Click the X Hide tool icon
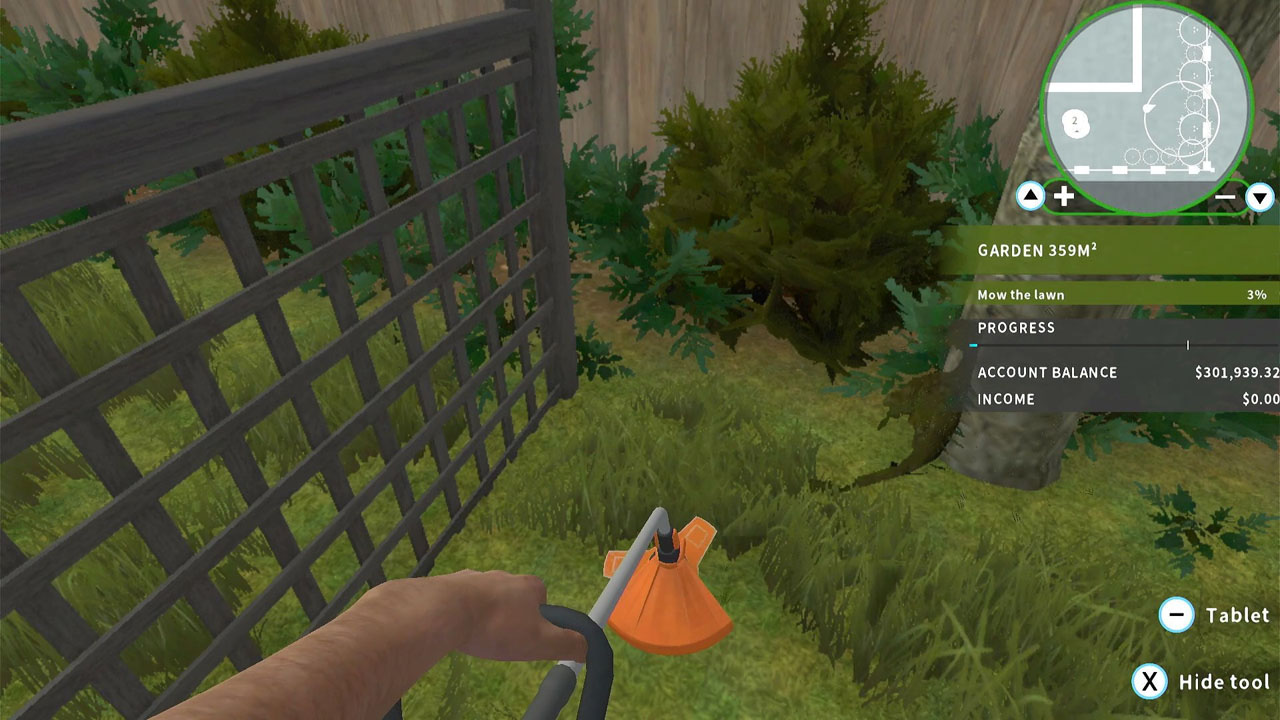 pos(1151,680)
